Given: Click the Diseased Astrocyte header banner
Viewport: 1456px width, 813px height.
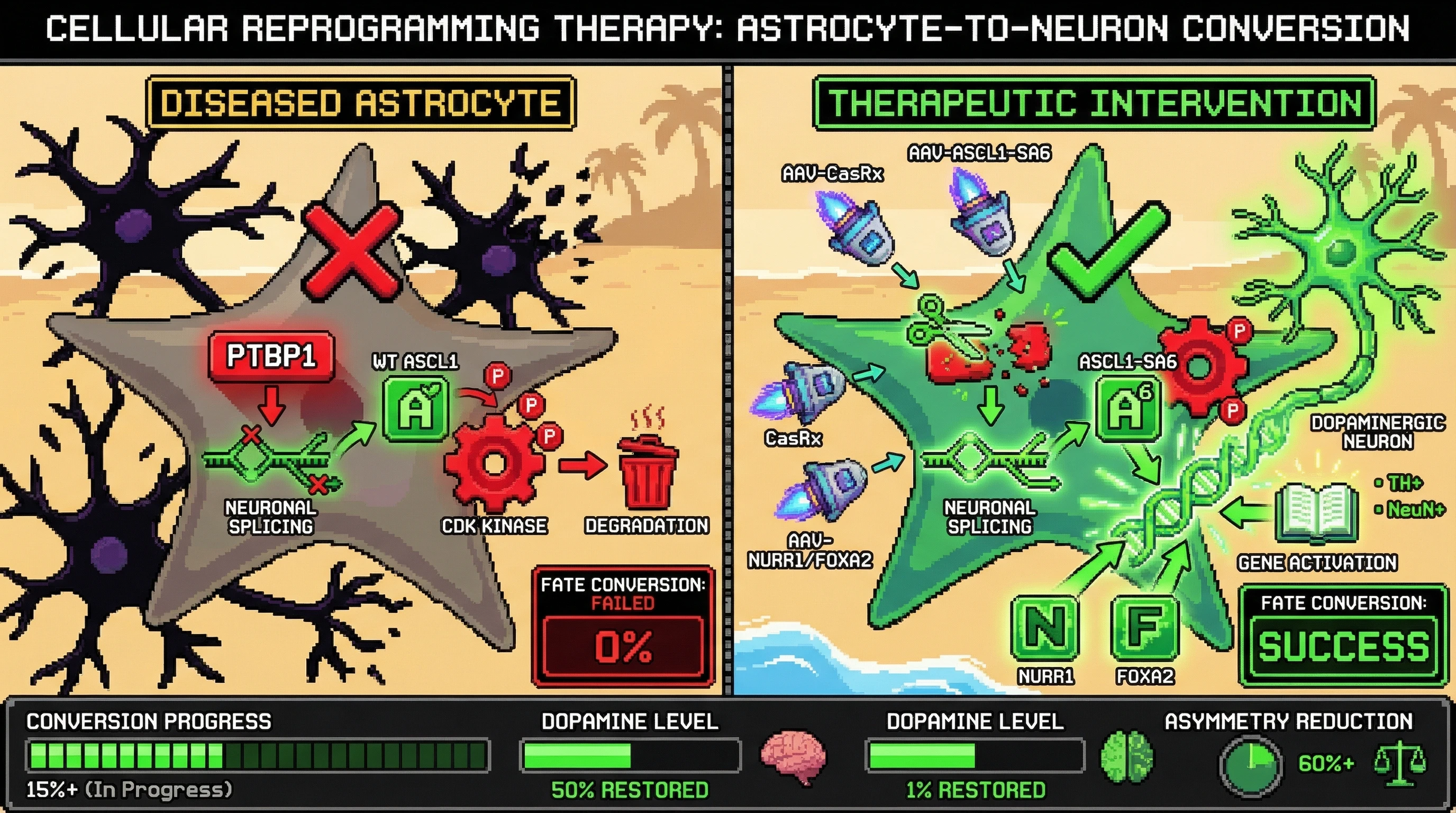Looking at the screenshot, I should click(x=361, y=103).
